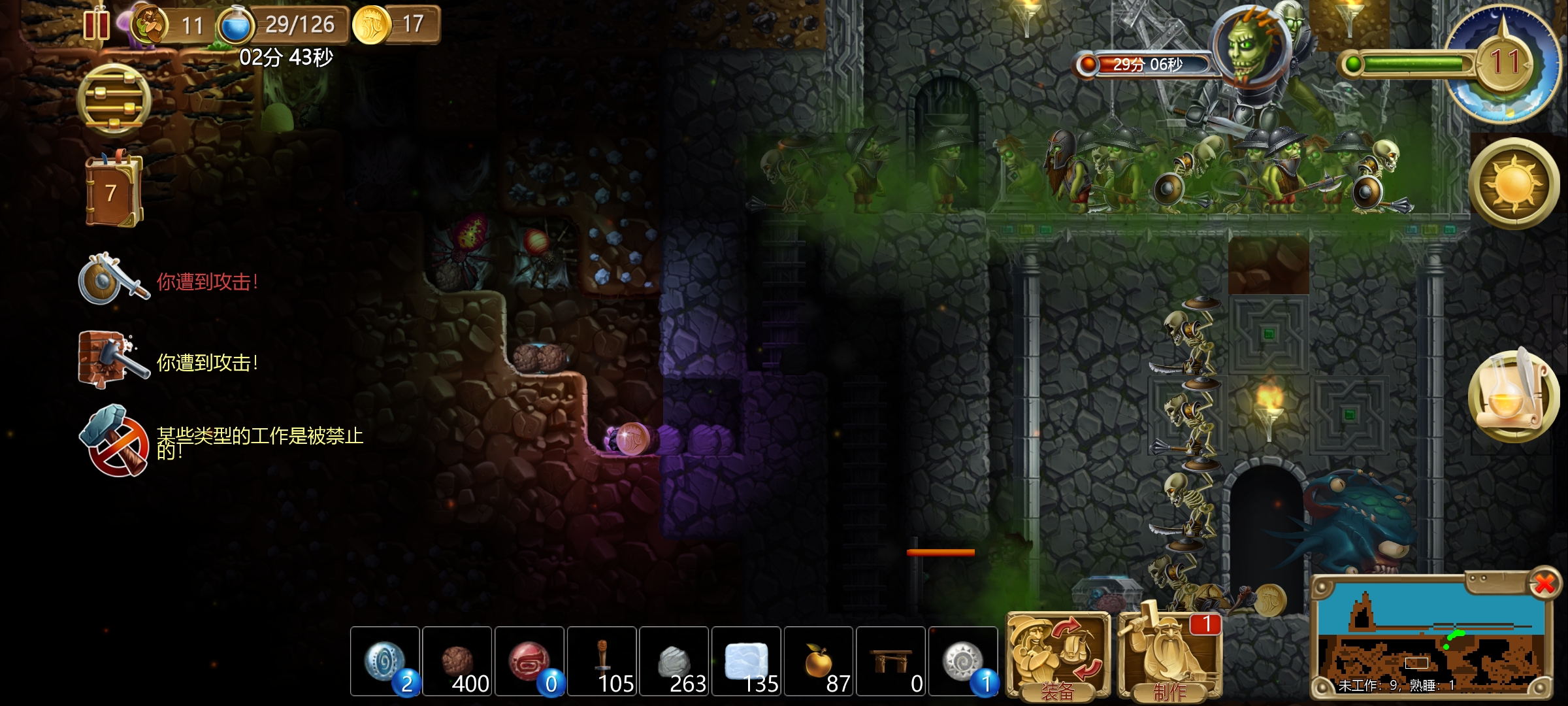Open the round main menu button
Screen dimensions: 1568x706
tap(114, 100)
